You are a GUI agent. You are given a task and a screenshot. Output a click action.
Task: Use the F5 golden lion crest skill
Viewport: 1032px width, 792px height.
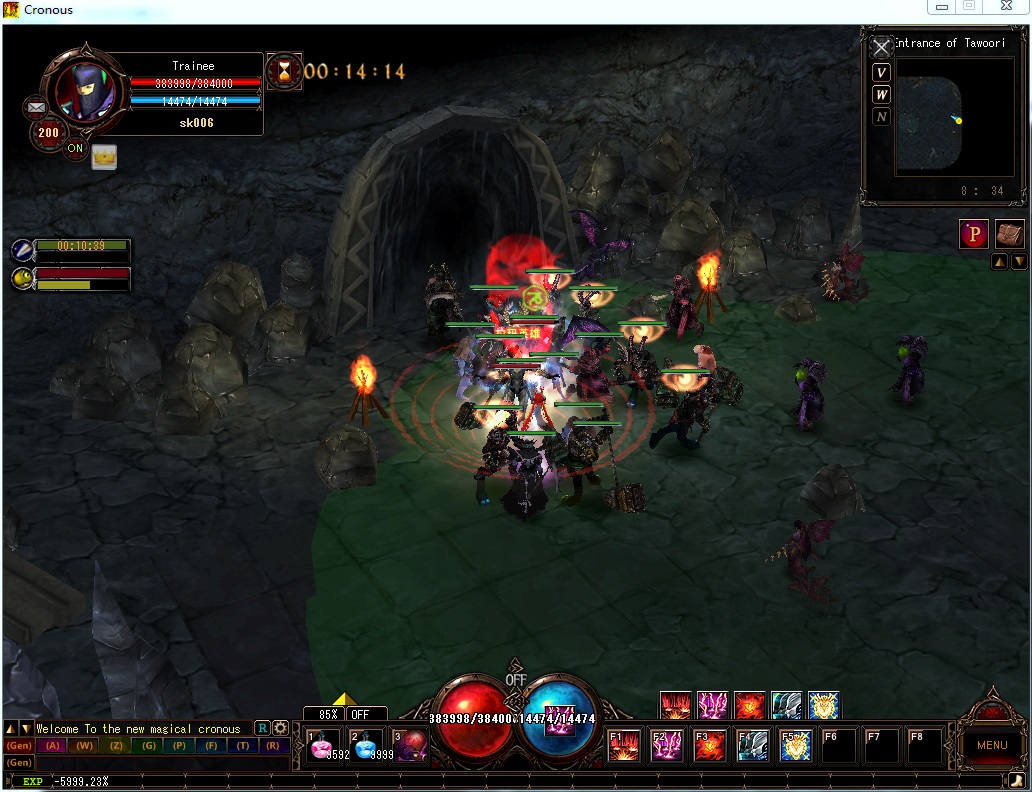click(x=796, y=746)
